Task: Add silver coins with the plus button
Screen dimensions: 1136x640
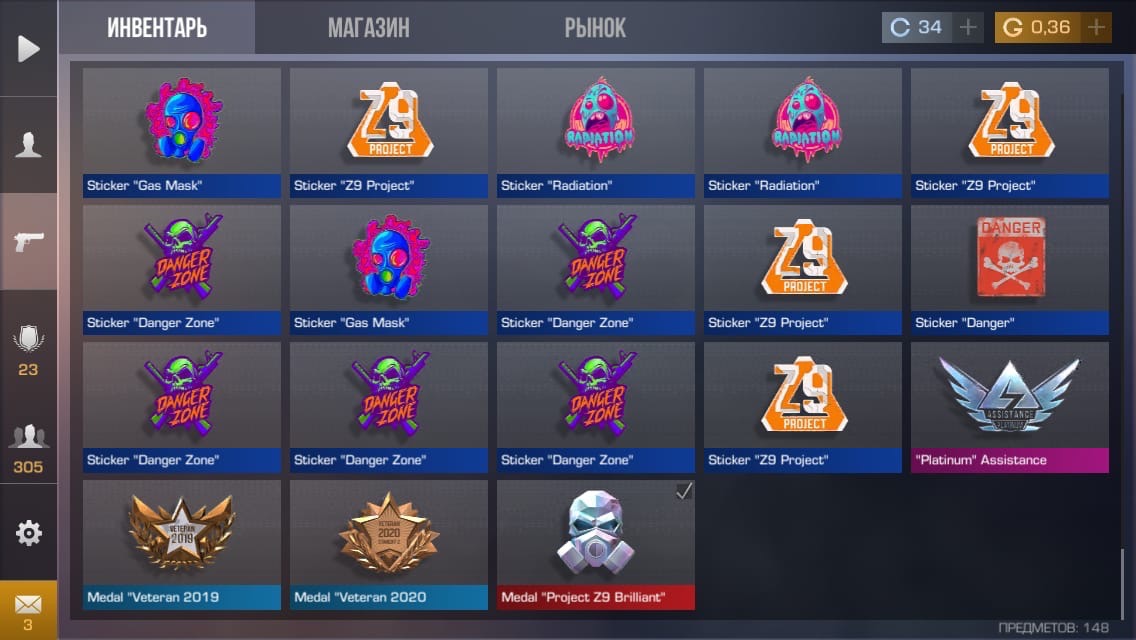Action: coord(967,27)
